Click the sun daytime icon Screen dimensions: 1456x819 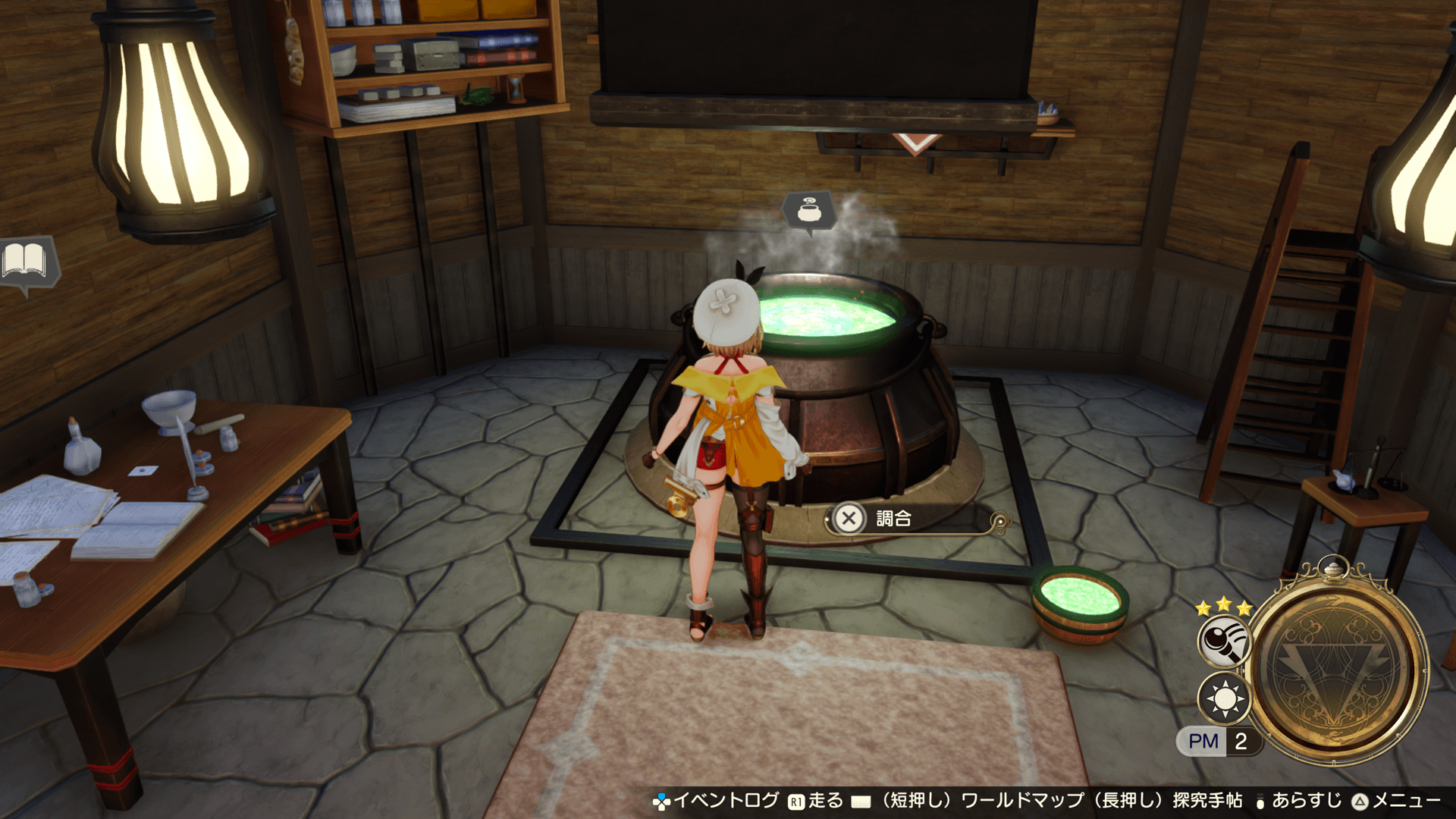tap(1224, 698)
